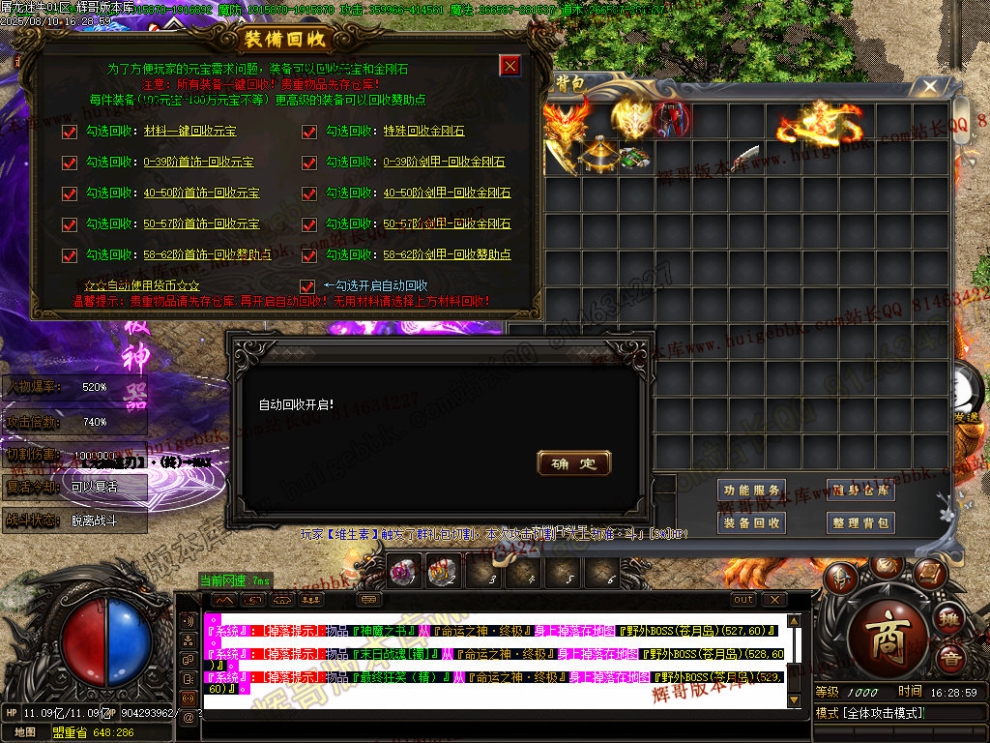
Task: Toggle the 勾选开启自动回收 auto-recycle checkbox
Action: 309,287
